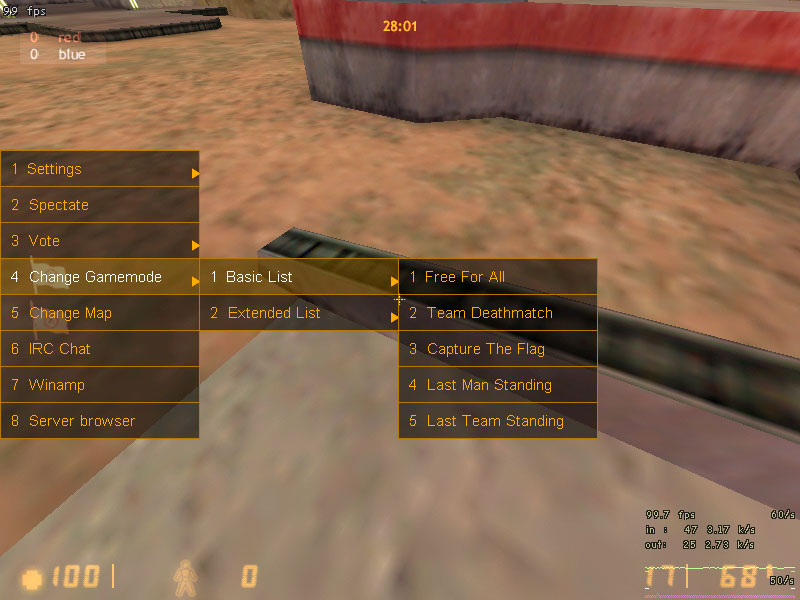Screen dimensions: 800x600
Task: Open the Vote submenu
Action: point(99,241)
